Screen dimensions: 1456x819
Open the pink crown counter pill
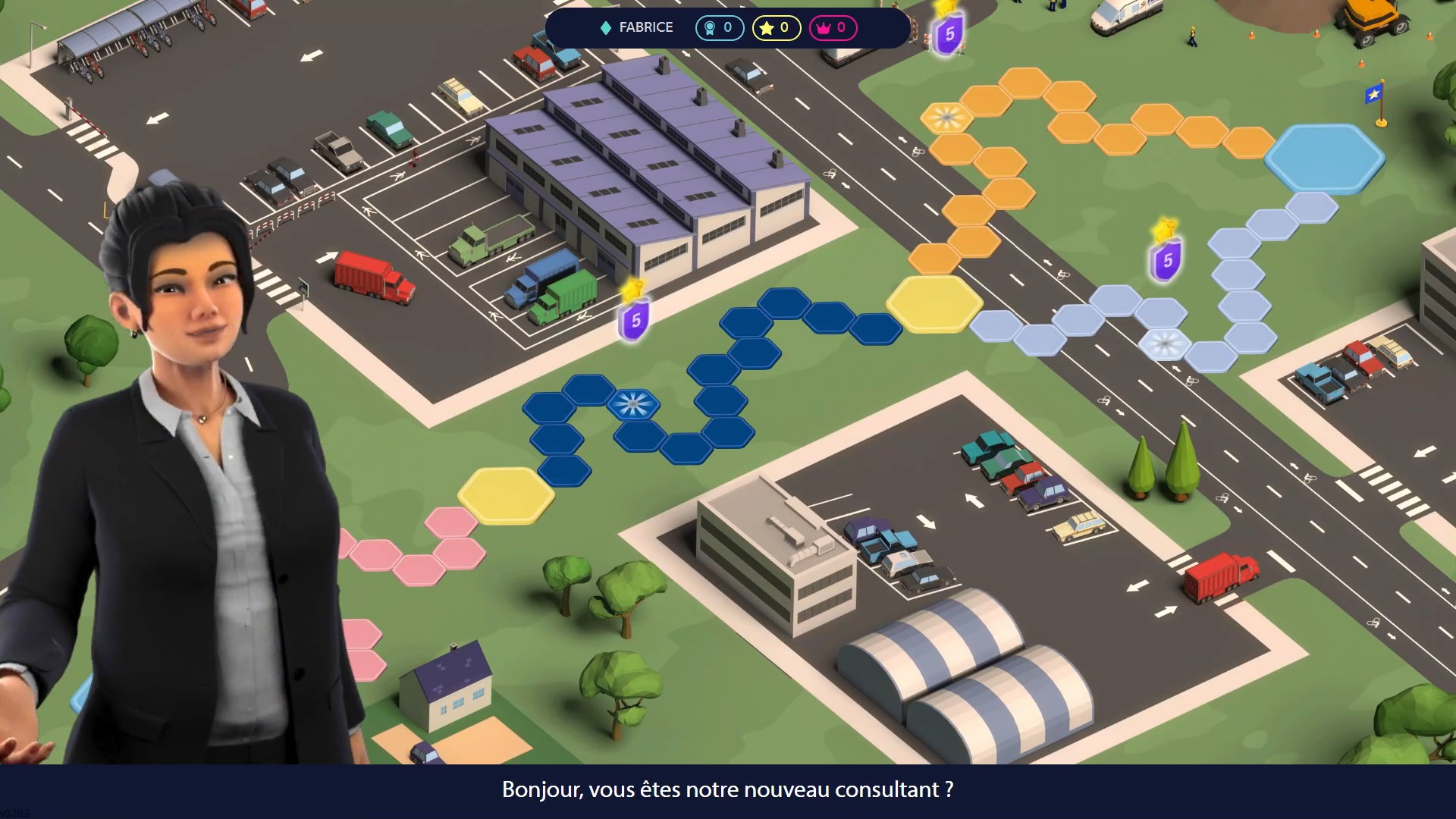pyautogui.click(x=833, y=28)
